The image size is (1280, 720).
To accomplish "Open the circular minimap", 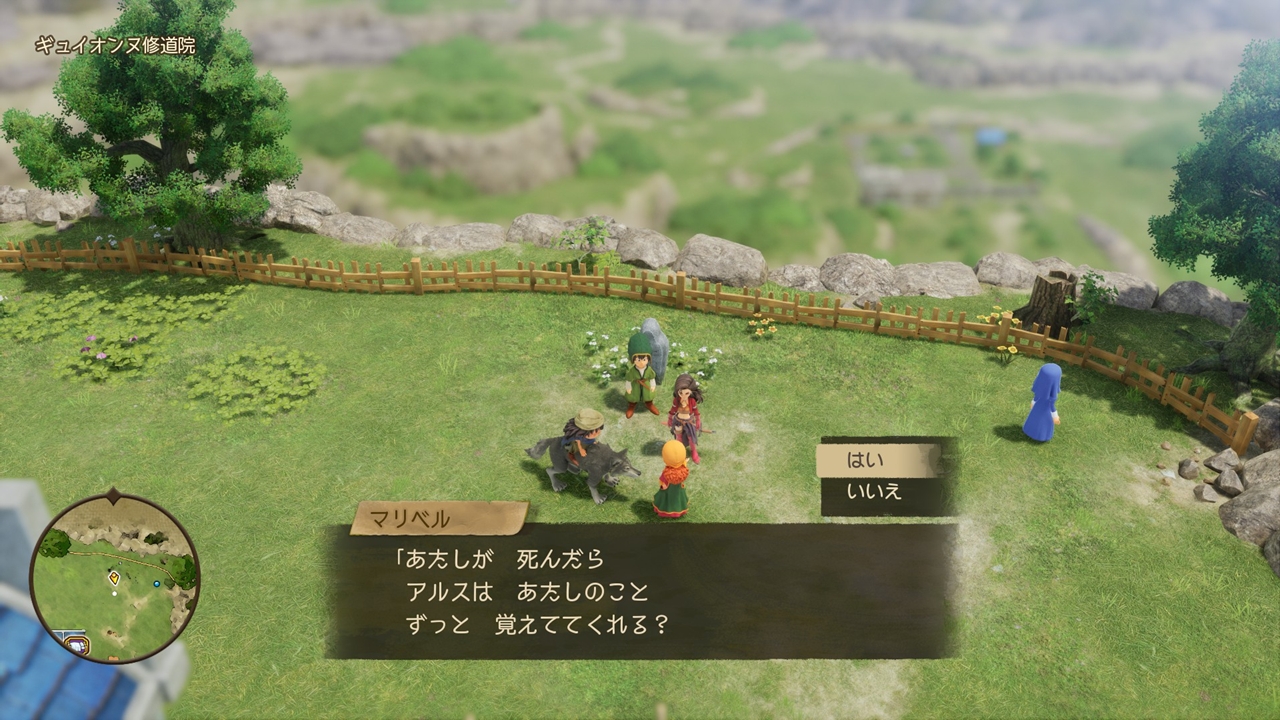I will coord(113,577).
